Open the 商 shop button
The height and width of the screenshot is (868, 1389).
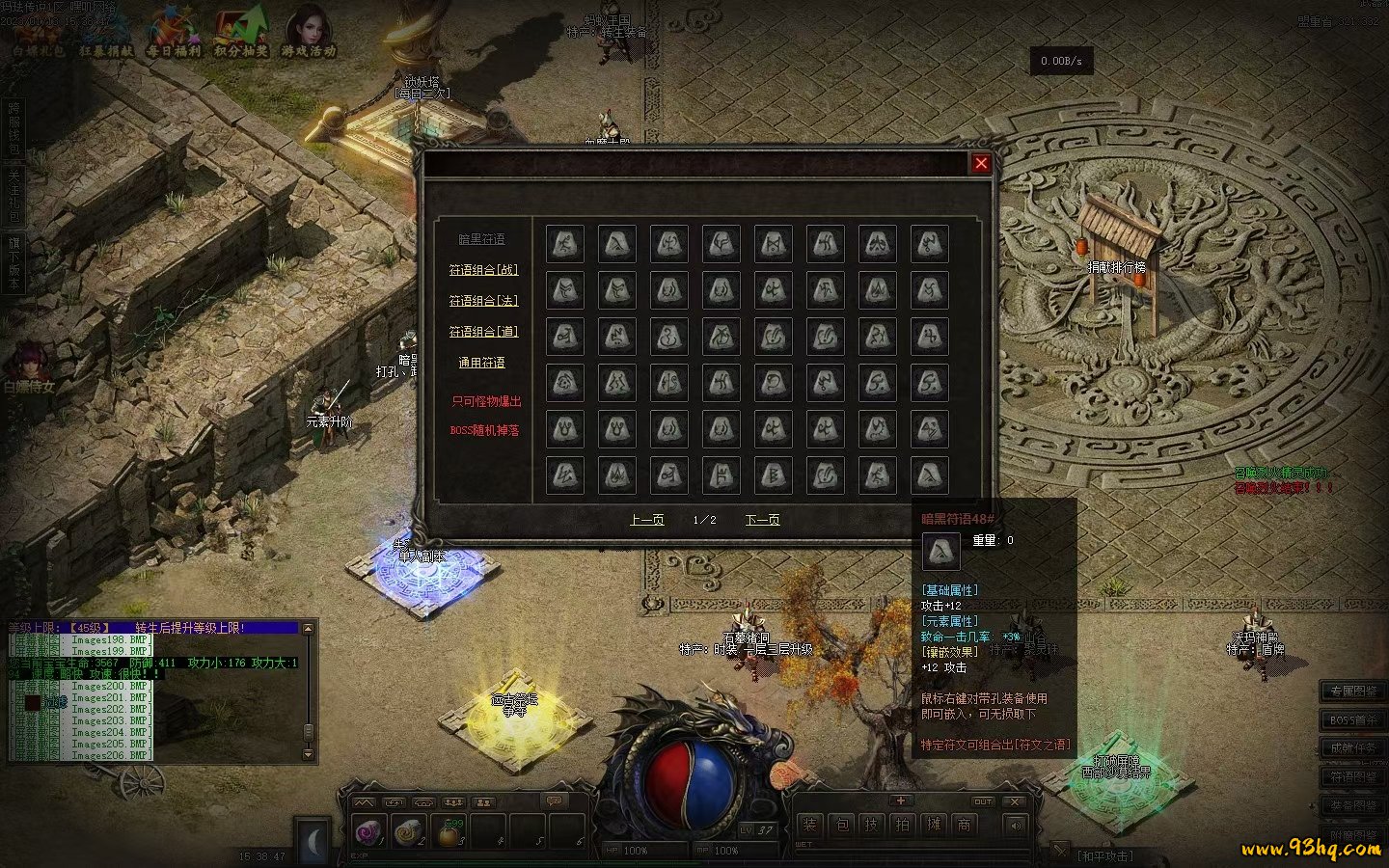(x=964, y=825)
